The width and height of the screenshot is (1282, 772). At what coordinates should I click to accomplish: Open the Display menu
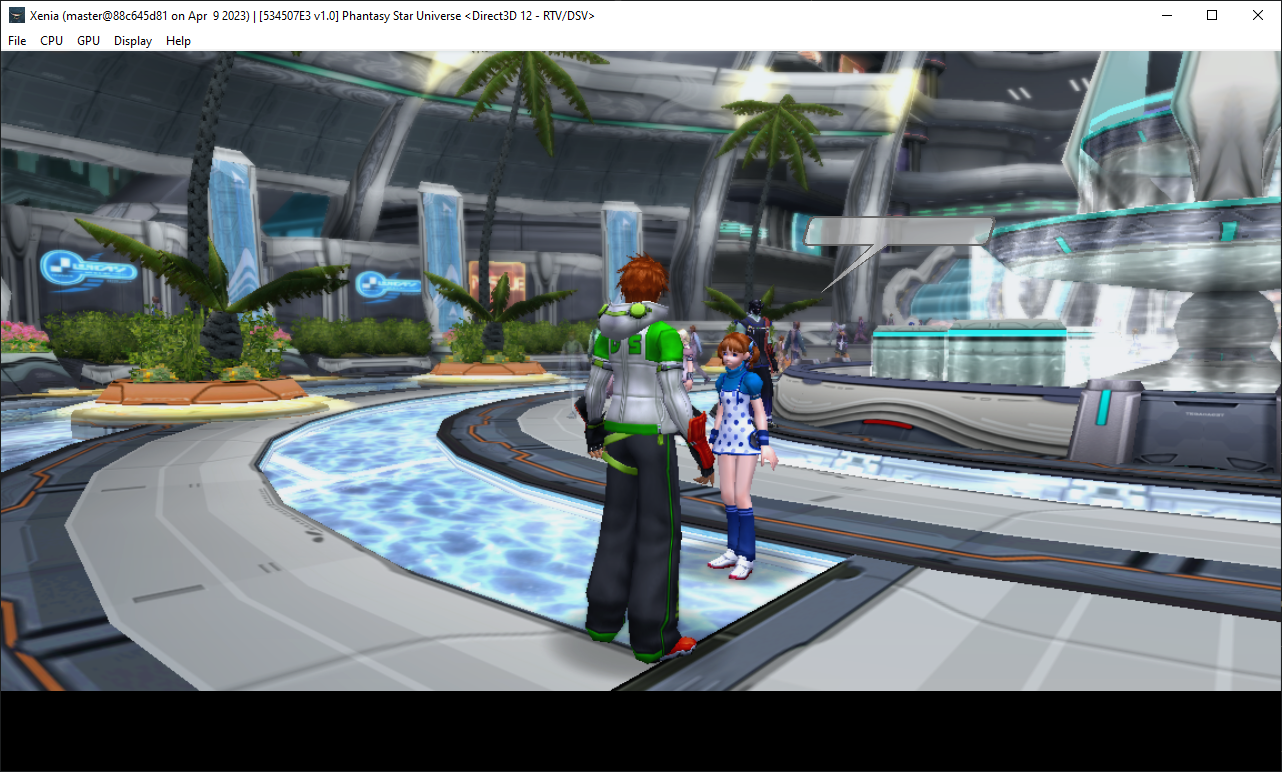(132, 41)
